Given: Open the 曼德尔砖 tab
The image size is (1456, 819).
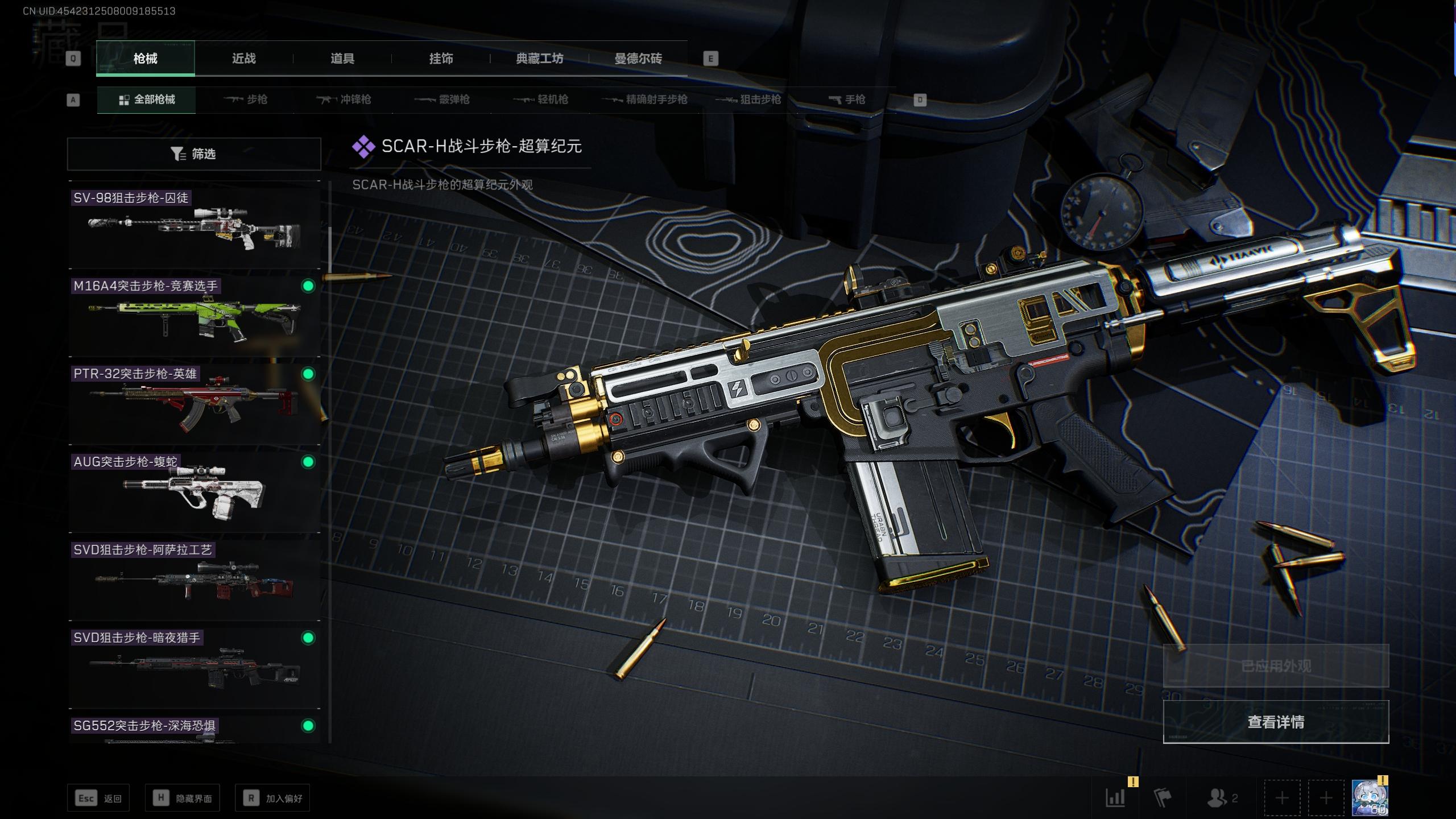Looking at the screenshot, I should (x=638, y=59).
